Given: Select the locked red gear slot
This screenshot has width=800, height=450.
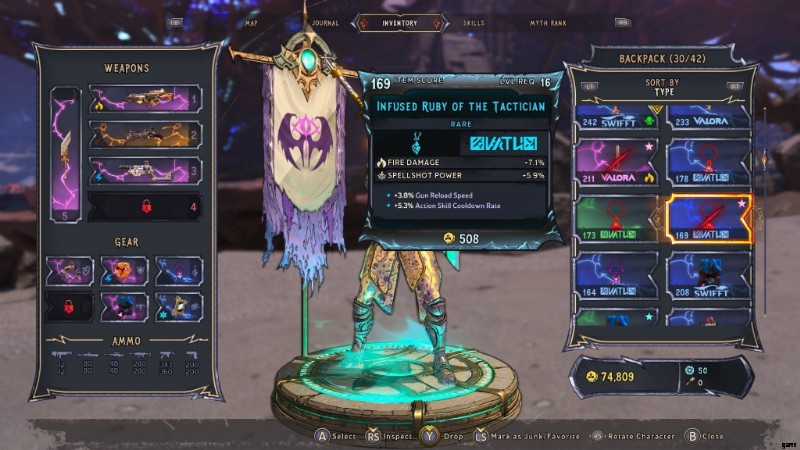Looking at the screenshot, I should pos(68,306).
